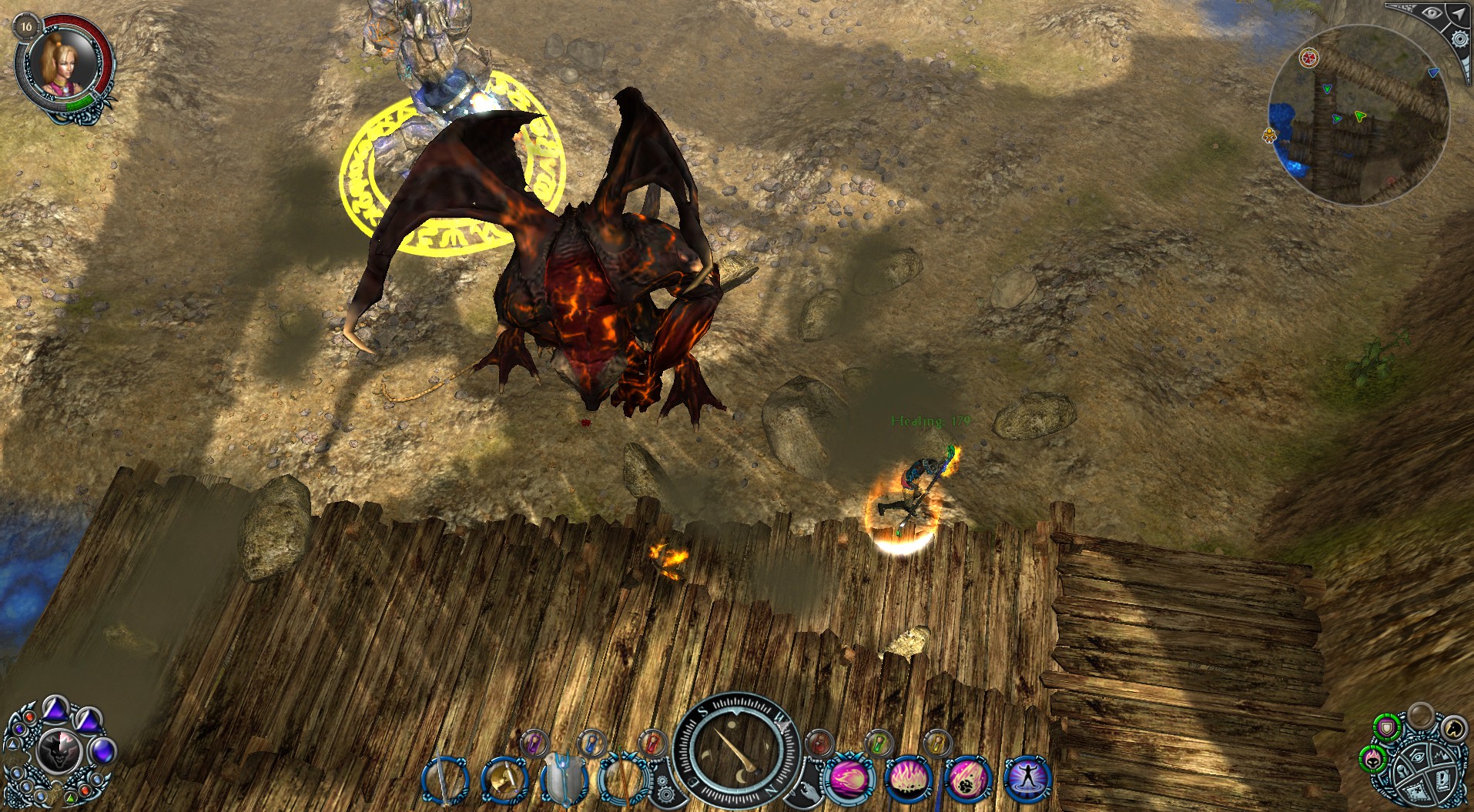1474x812 pixels.
Task: Call your mount with the horse icon
Action: (1452, 727)
